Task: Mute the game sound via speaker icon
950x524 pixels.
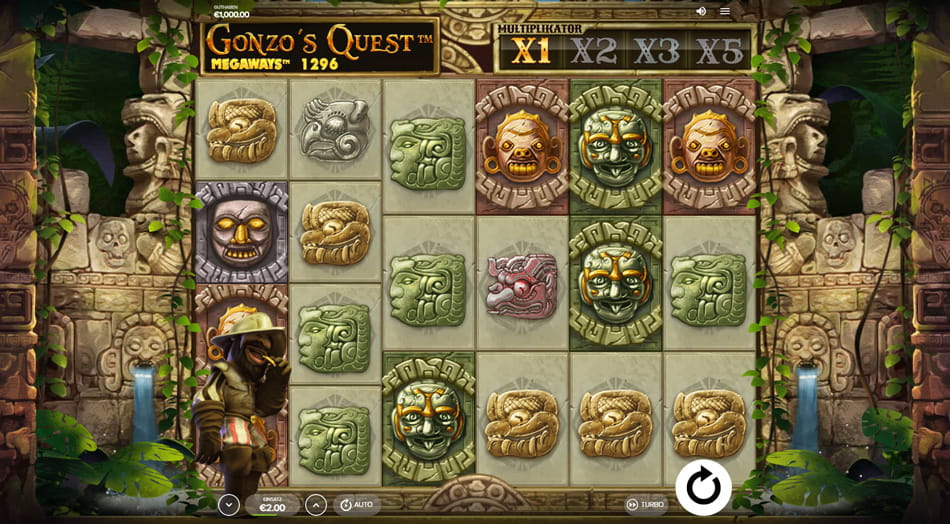Action: point(701,11)
